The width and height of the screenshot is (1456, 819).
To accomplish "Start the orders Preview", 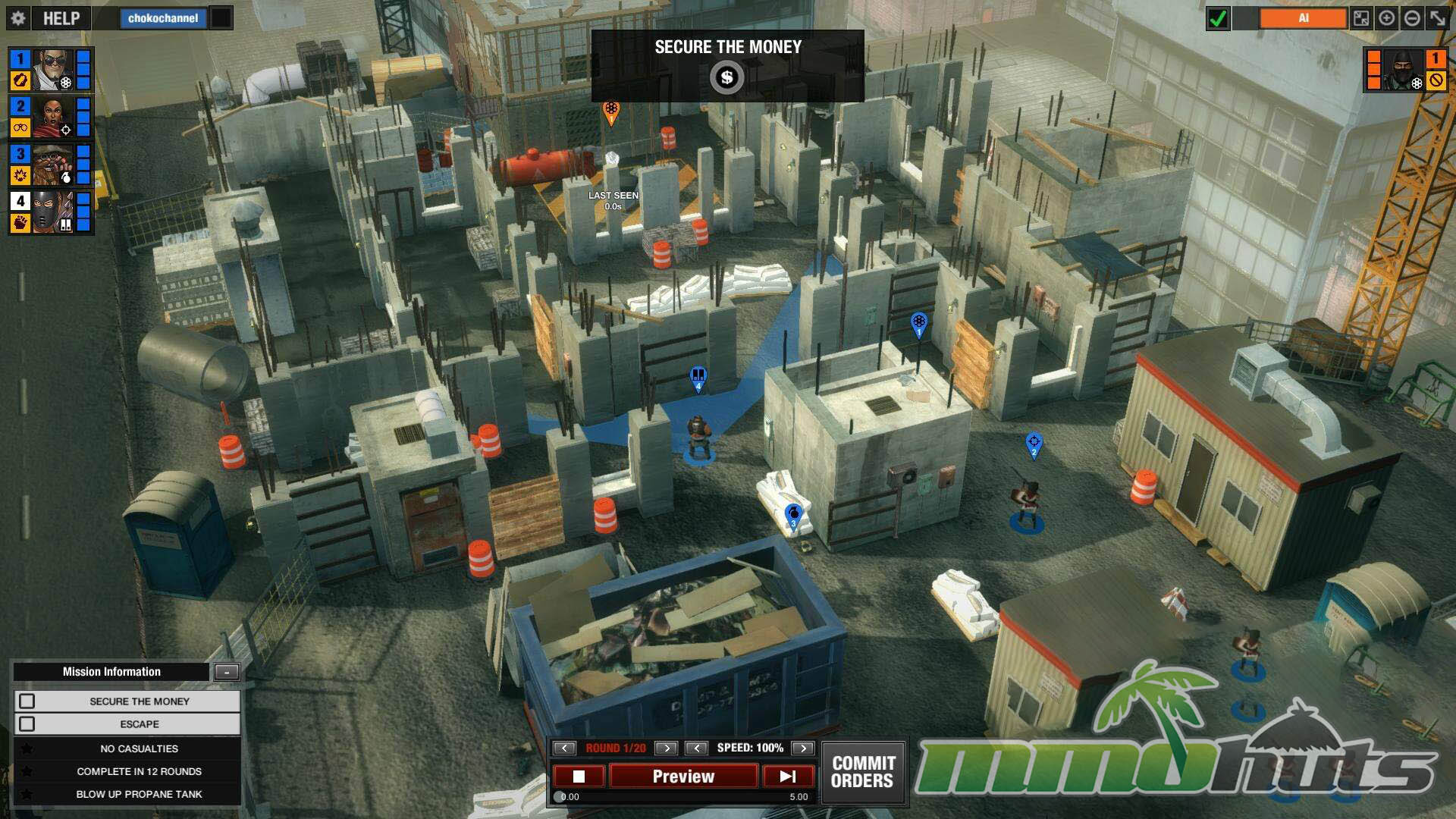I will [683, 777].
